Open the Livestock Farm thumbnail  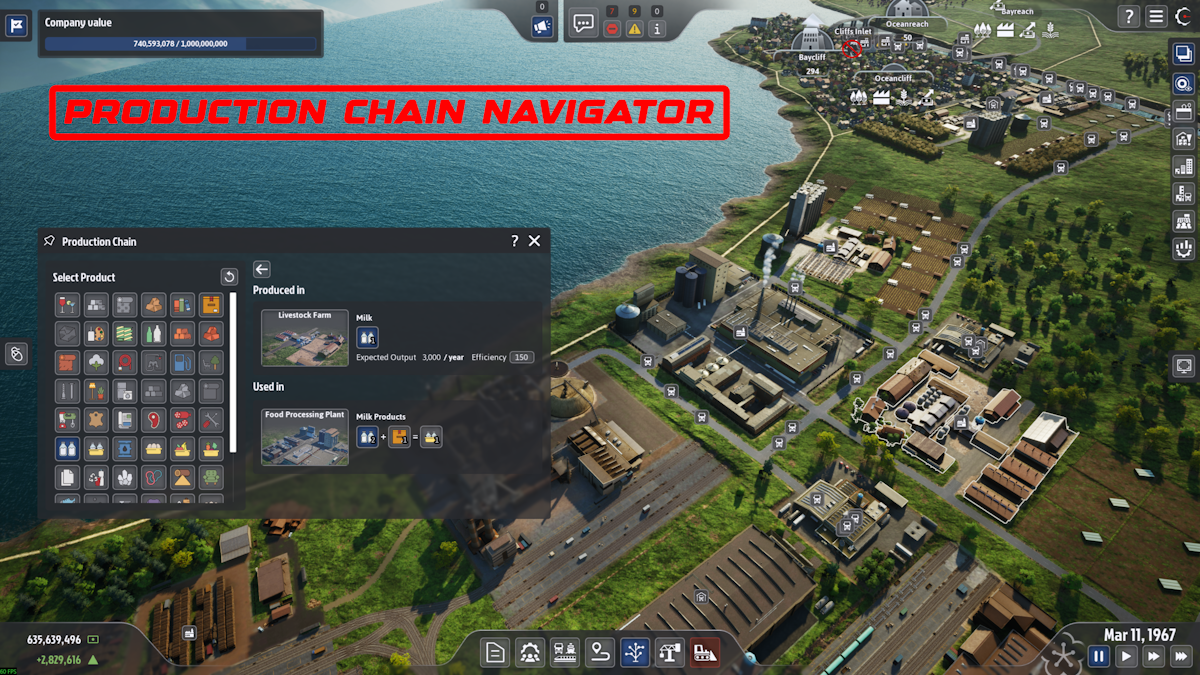tap(305, 338)
